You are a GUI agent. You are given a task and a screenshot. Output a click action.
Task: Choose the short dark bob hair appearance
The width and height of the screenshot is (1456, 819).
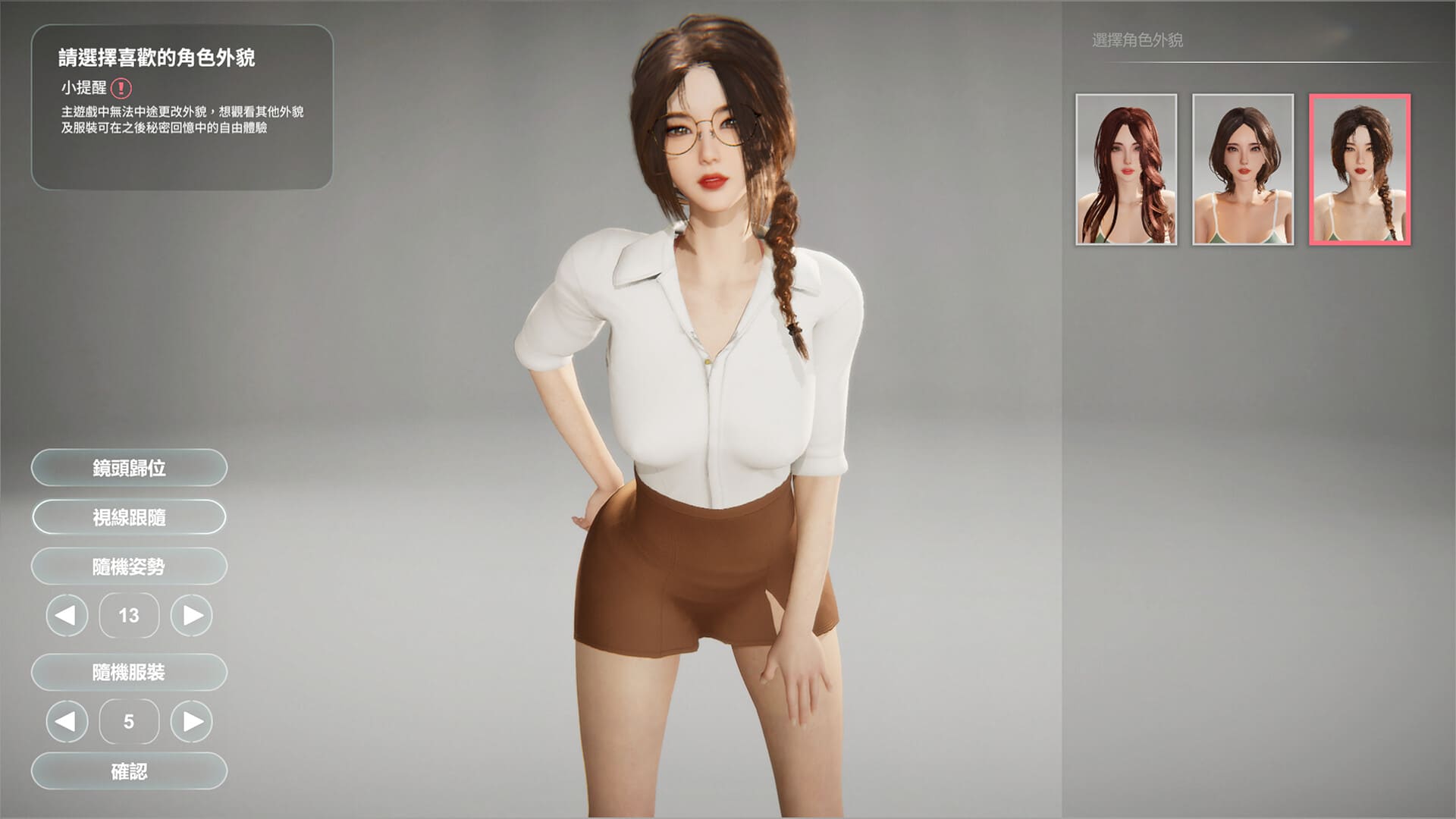pos(1243,169)
